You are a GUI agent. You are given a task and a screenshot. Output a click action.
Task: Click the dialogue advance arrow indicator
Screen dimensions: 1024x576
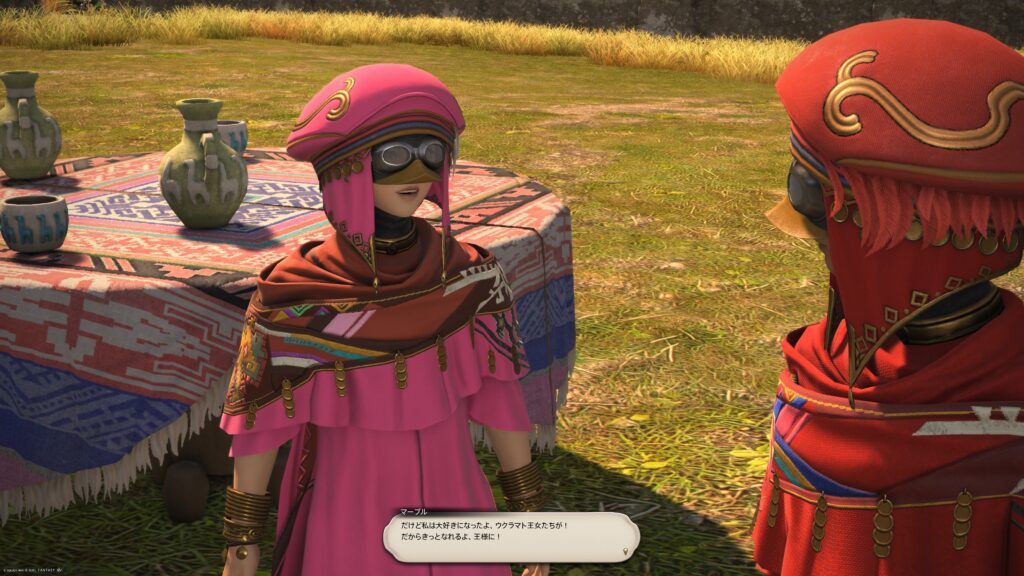point(626,551)
